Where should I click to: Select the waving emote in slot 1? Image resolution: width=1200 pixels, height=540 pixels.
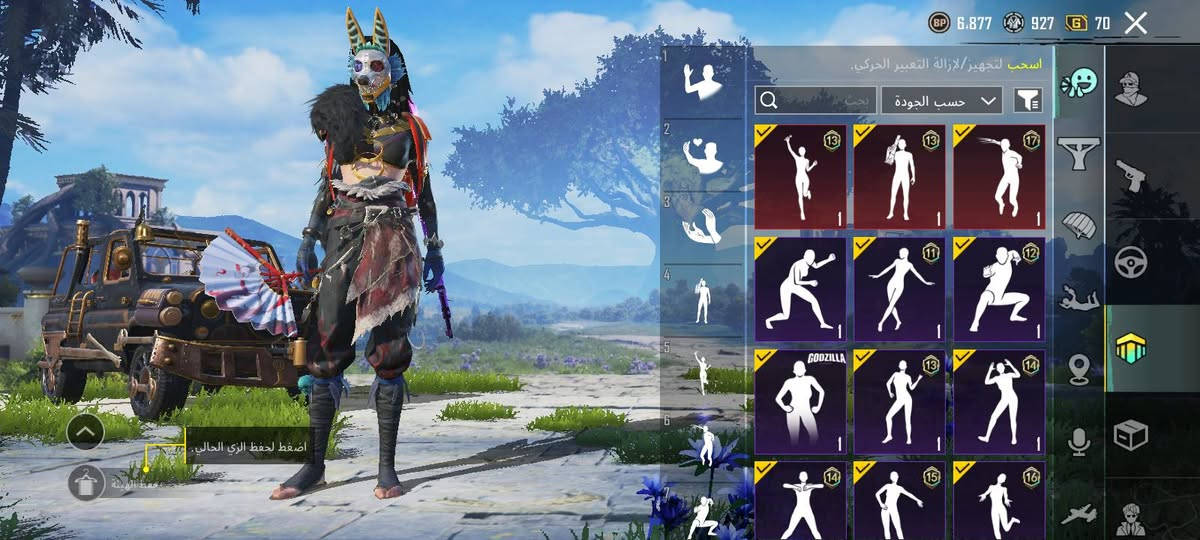pos(702,82)
